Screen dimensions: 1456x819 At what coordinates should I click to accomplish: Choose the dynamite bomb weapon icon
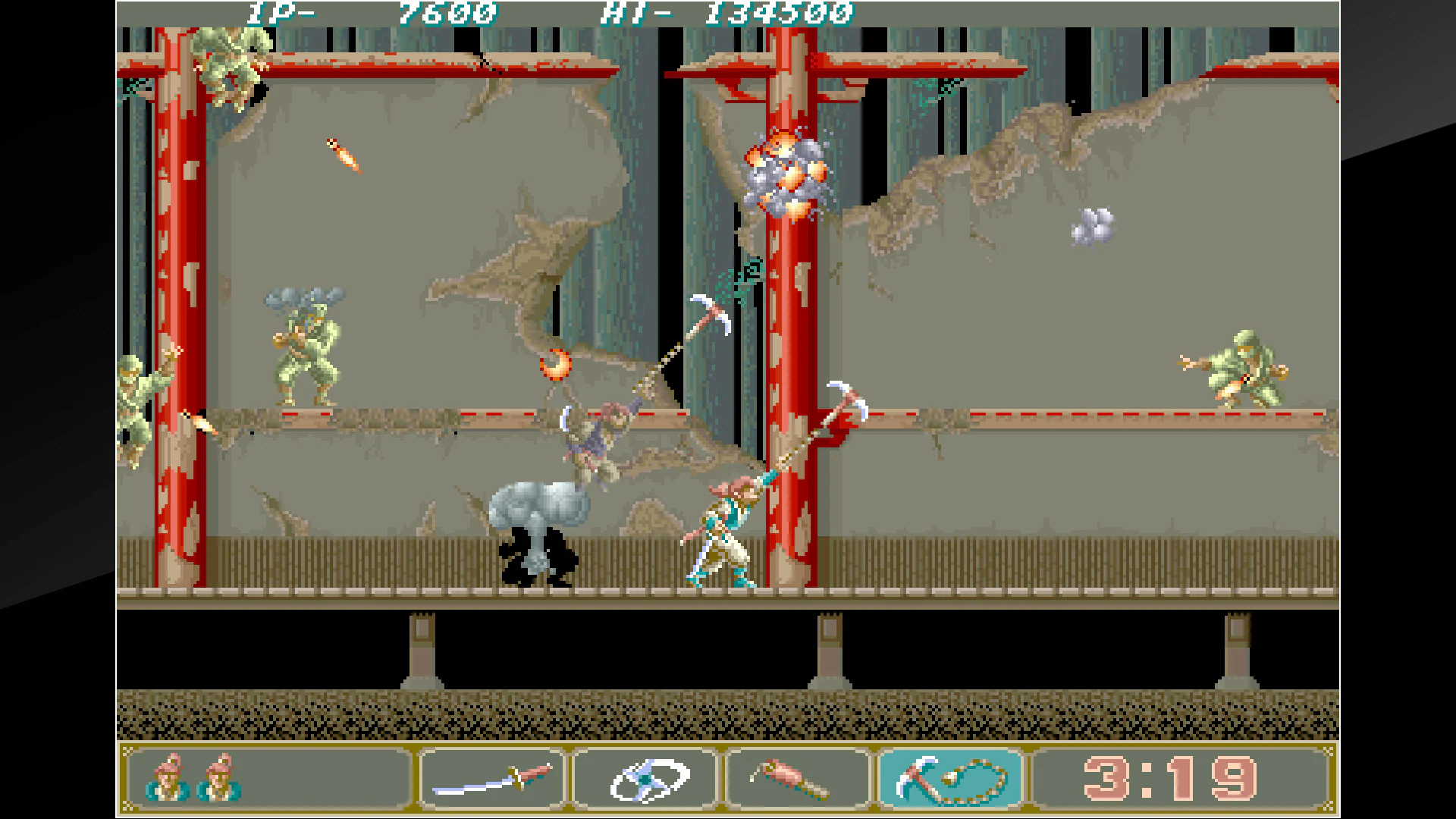coord(793,777)
